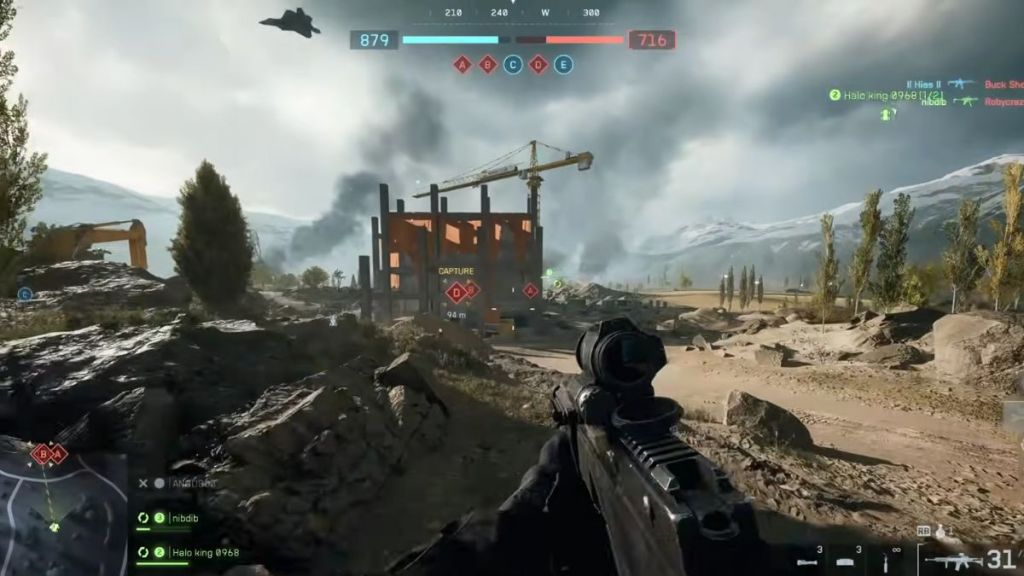1024x576 pixels.
Task: Select squad member Halo king 0968
Action: pyautogui.click(x=200, y=552)
